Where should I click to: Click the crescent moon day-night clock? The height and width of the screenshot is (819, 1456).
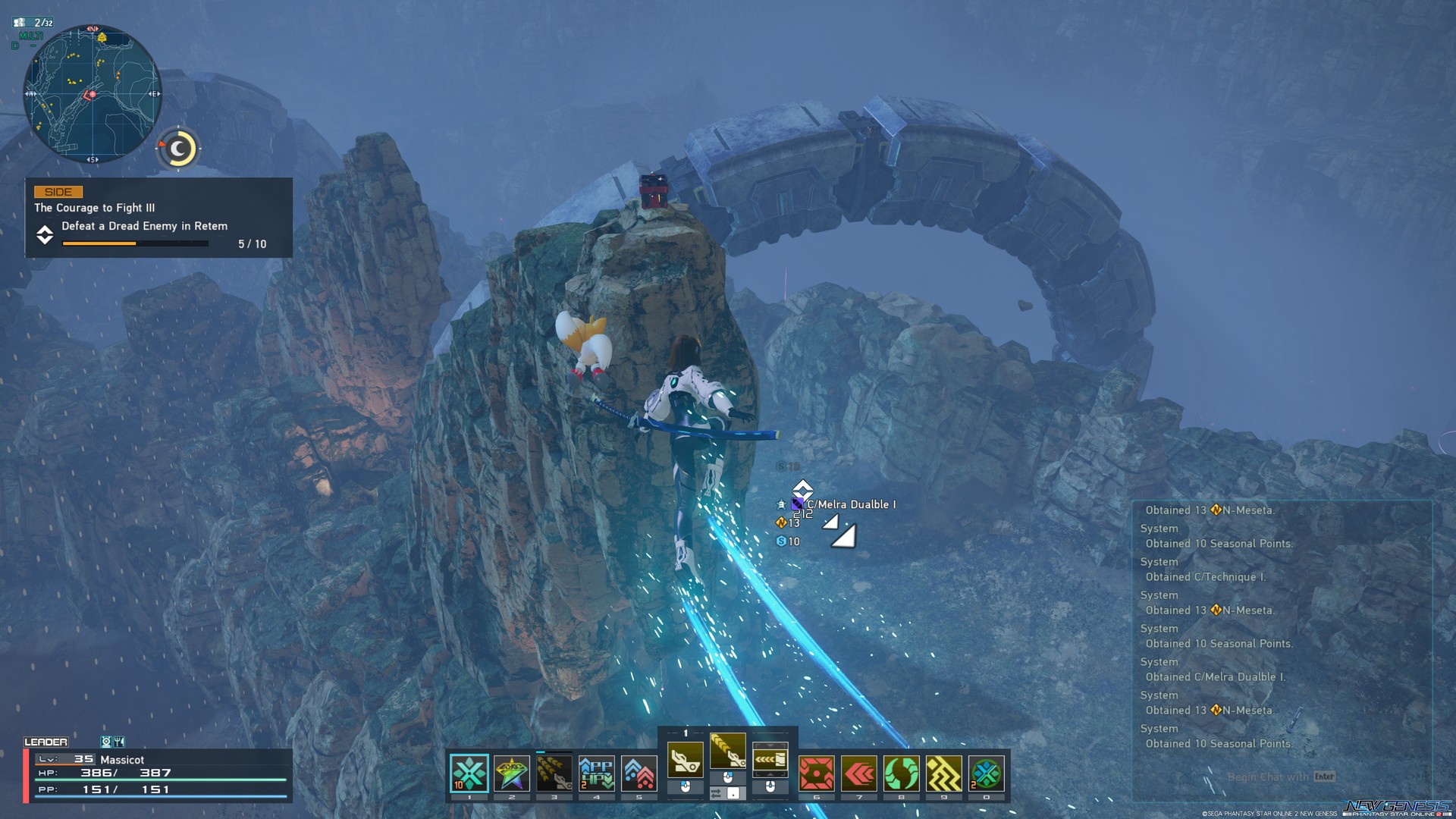[x=179, y=149]
